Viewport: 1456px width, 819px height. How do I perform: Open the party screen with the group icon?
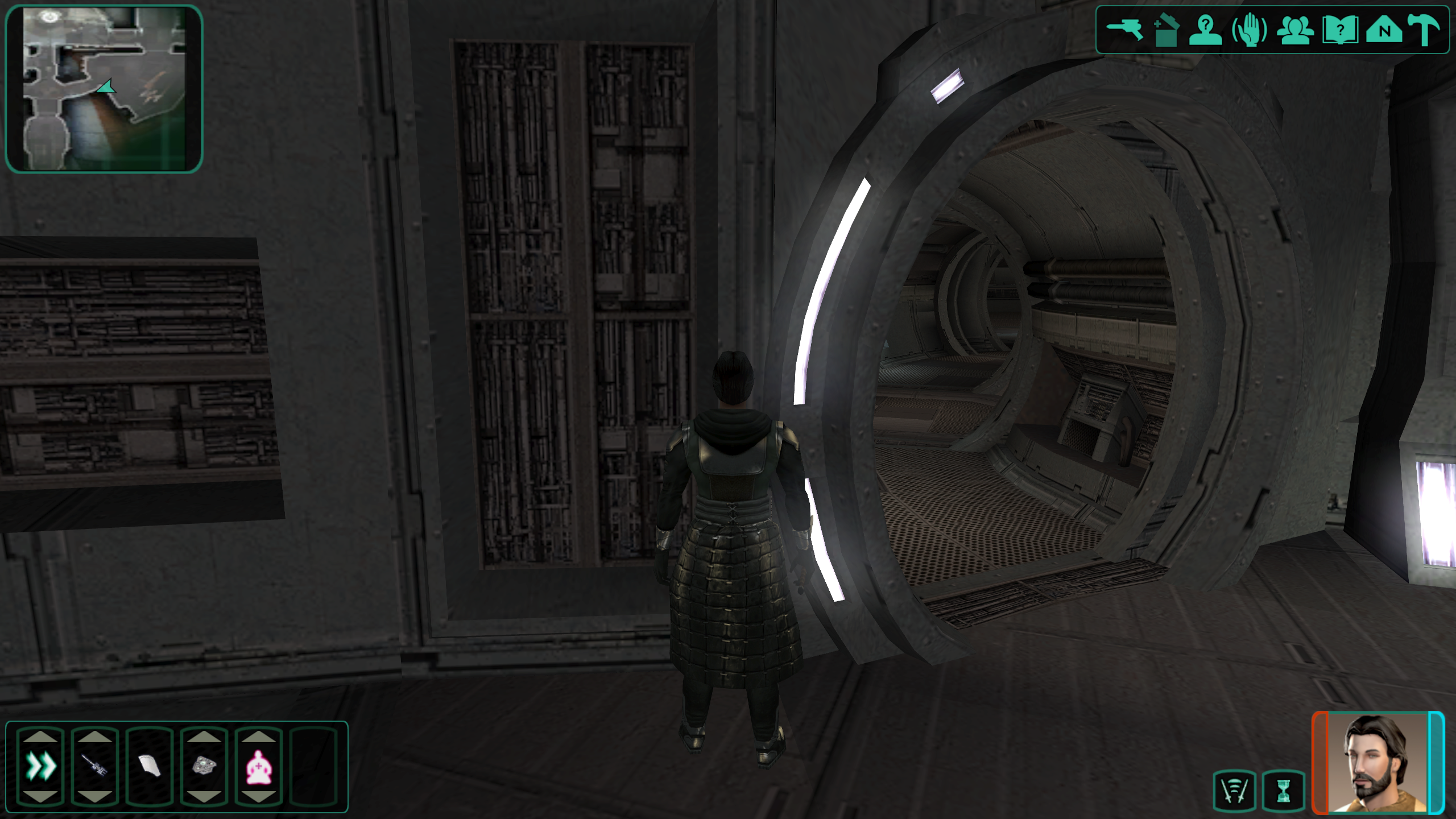coord(1295,30)
